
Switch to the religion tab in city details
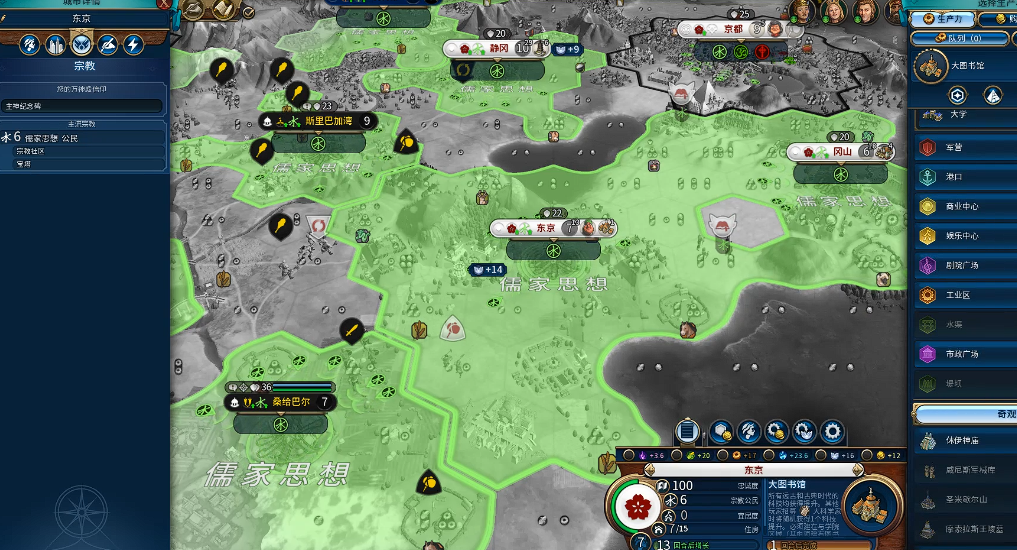coord(82,44)
